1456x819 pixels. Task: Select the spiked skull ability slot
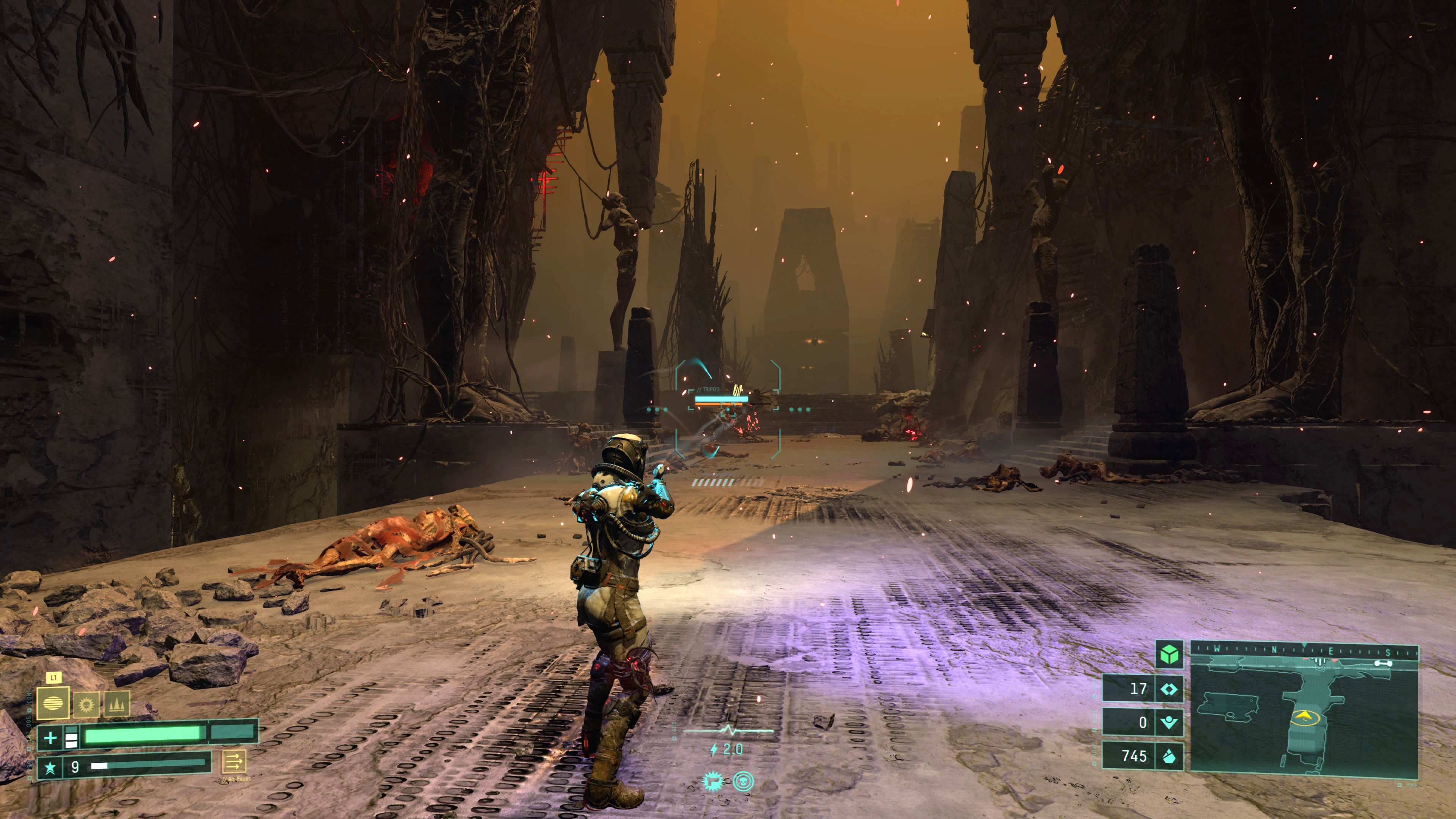click(86, 705)
